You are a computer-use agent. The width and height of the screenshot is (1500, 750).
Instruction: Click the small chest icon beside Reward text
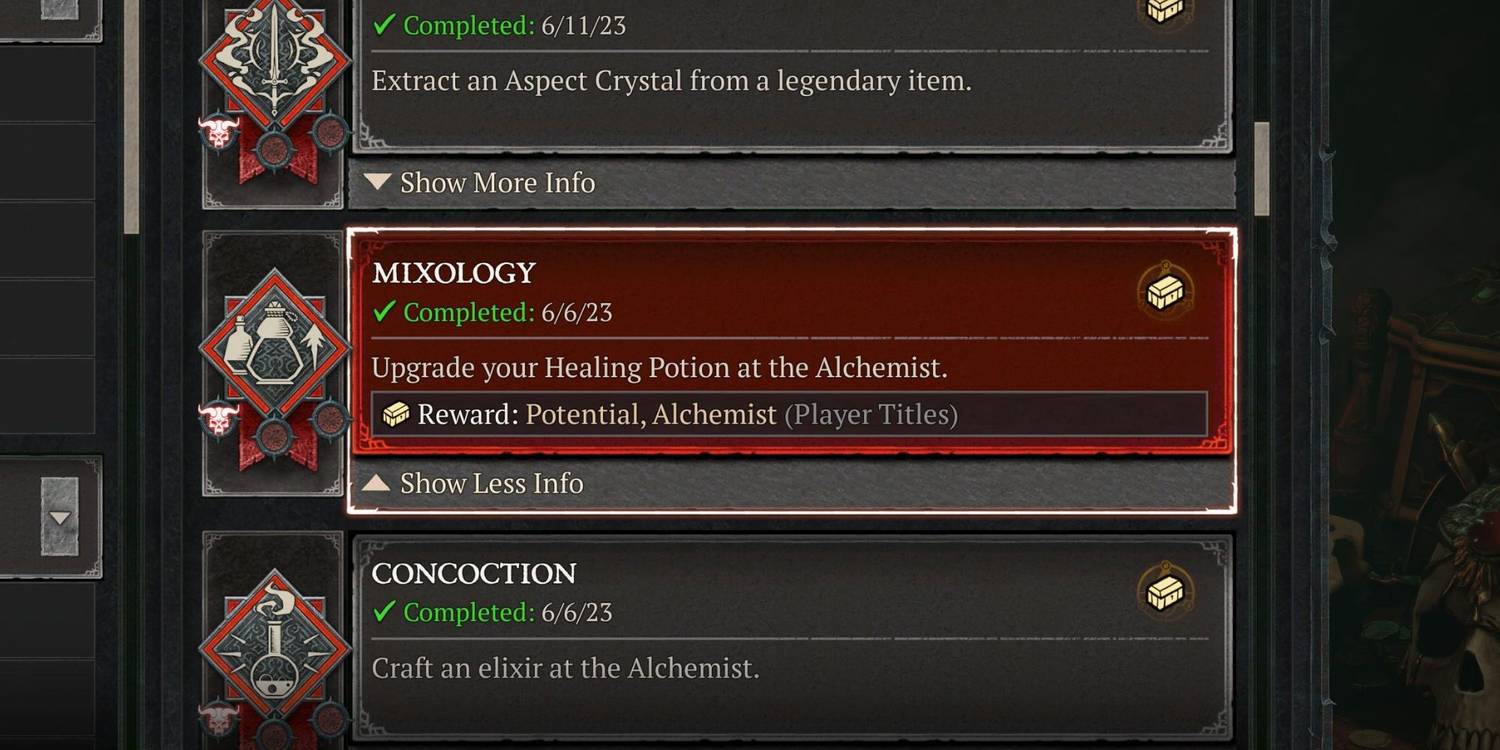(395, 412)
